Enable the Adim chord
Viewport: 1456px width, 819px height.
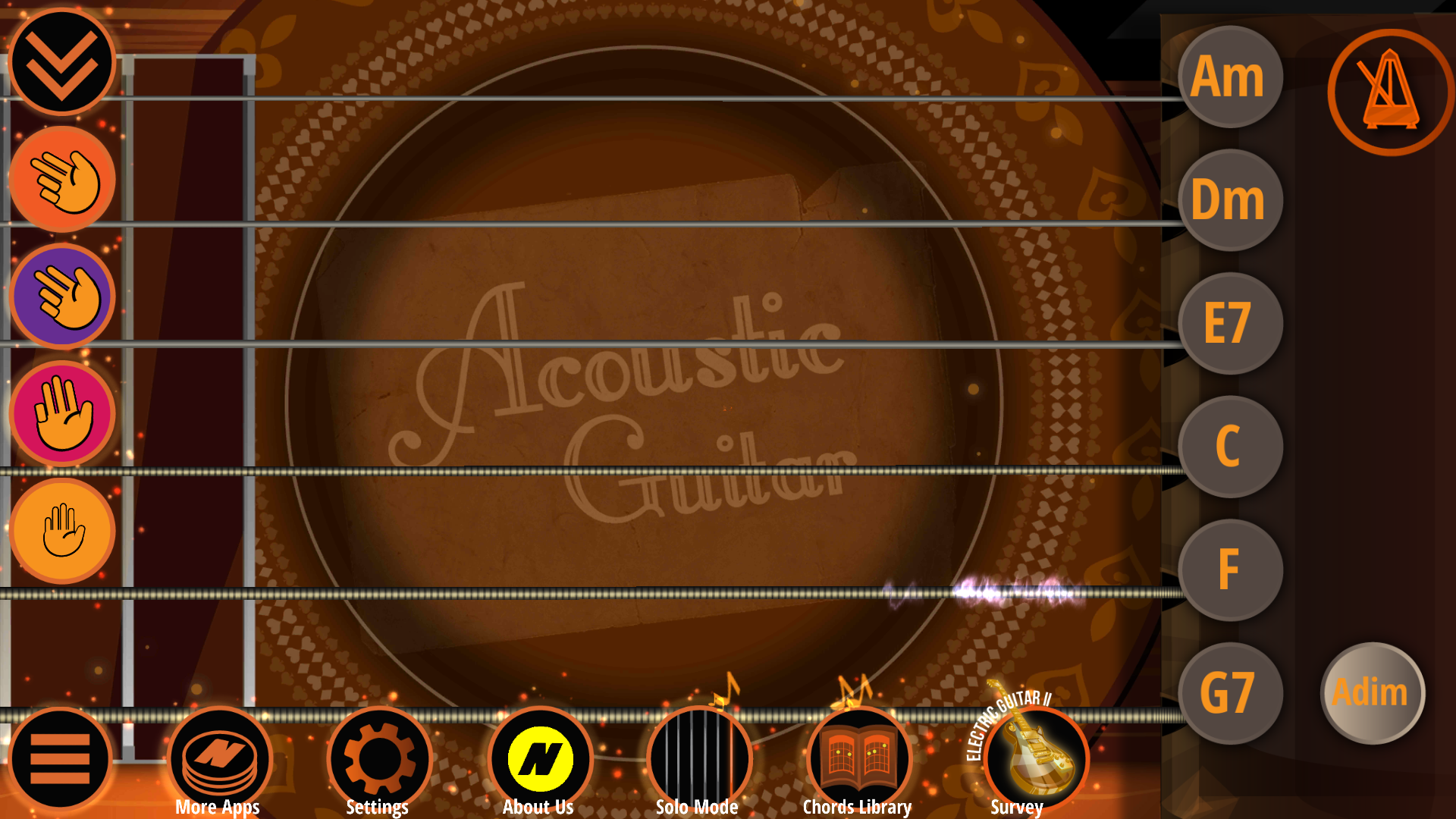(1372, 692)
